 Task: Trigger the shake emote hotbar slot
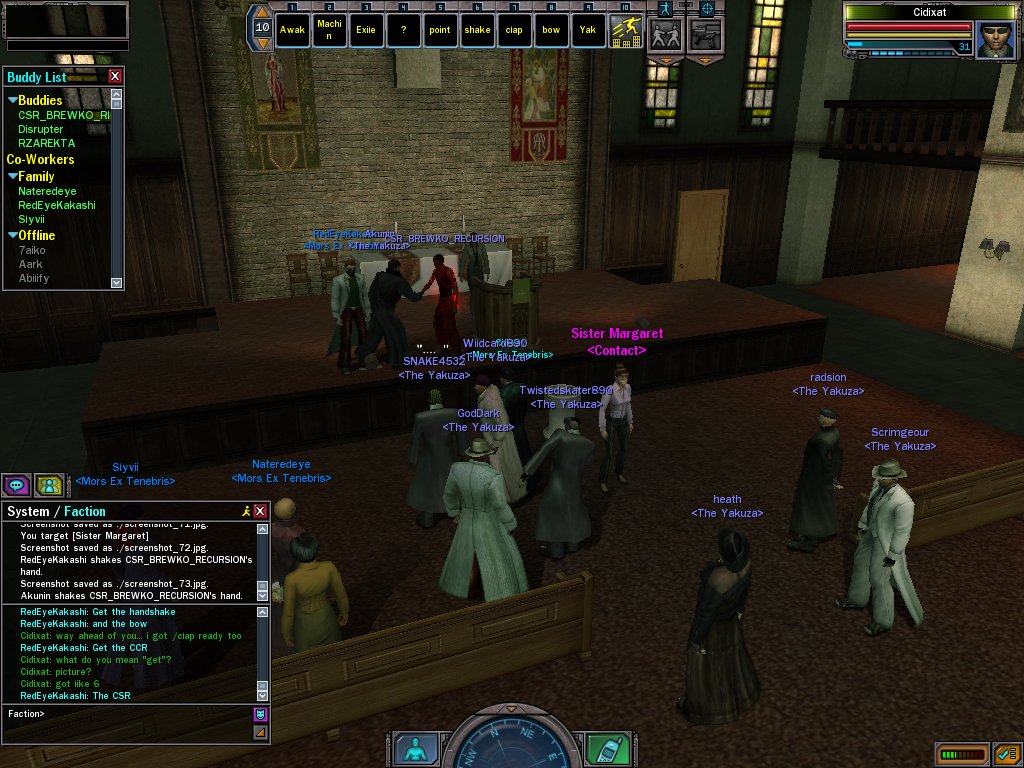477,30
